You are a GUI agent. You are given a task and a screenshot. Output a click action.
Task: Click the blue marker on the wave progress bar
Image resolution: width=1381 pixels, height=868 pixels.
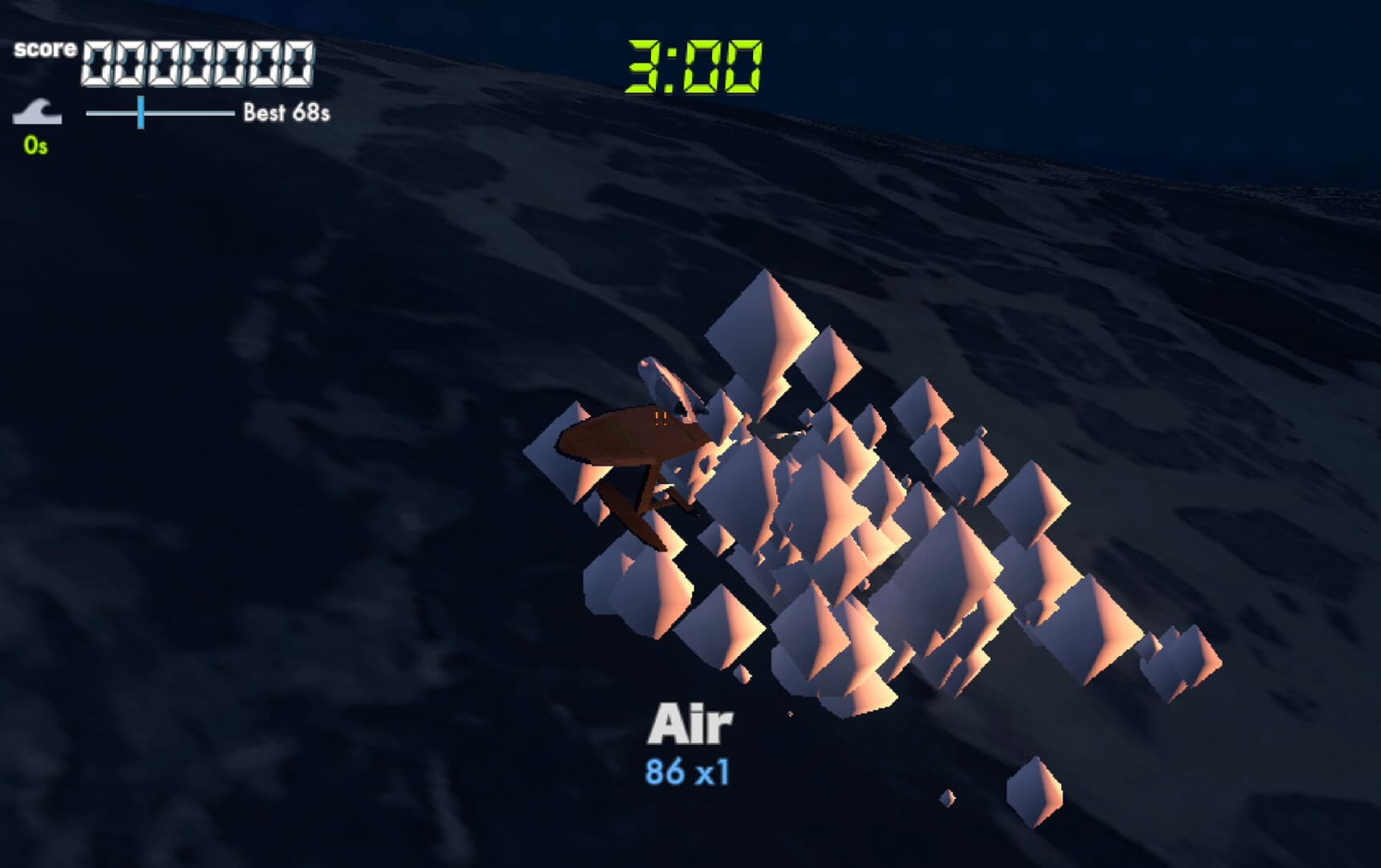pyautogui.click(x=141, y=114)
